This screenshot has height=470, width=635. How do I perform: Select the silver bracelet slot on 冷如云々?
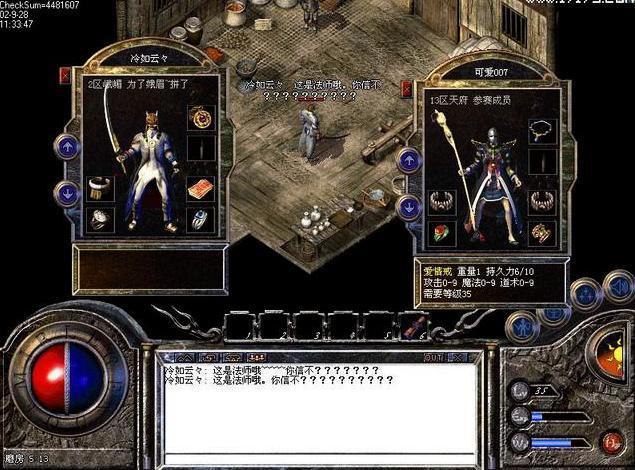(100, 188)
